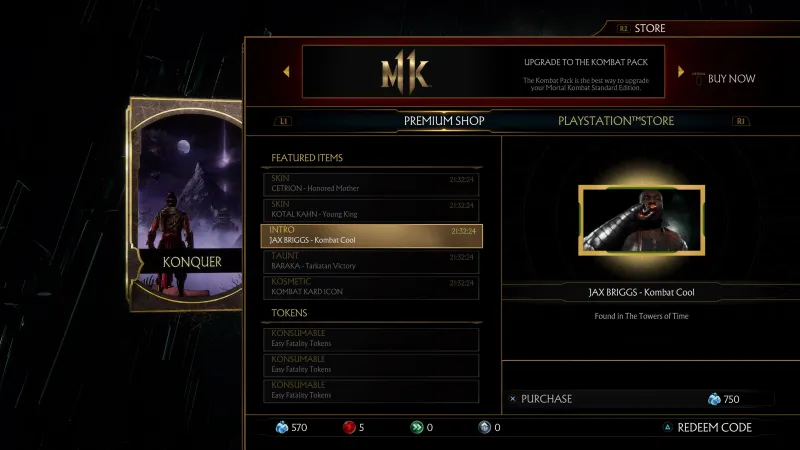Pick the Baraka Tarkatan Victory taunt
The width and height of the screenshot is (800, 450).
[x=370, y=261]
